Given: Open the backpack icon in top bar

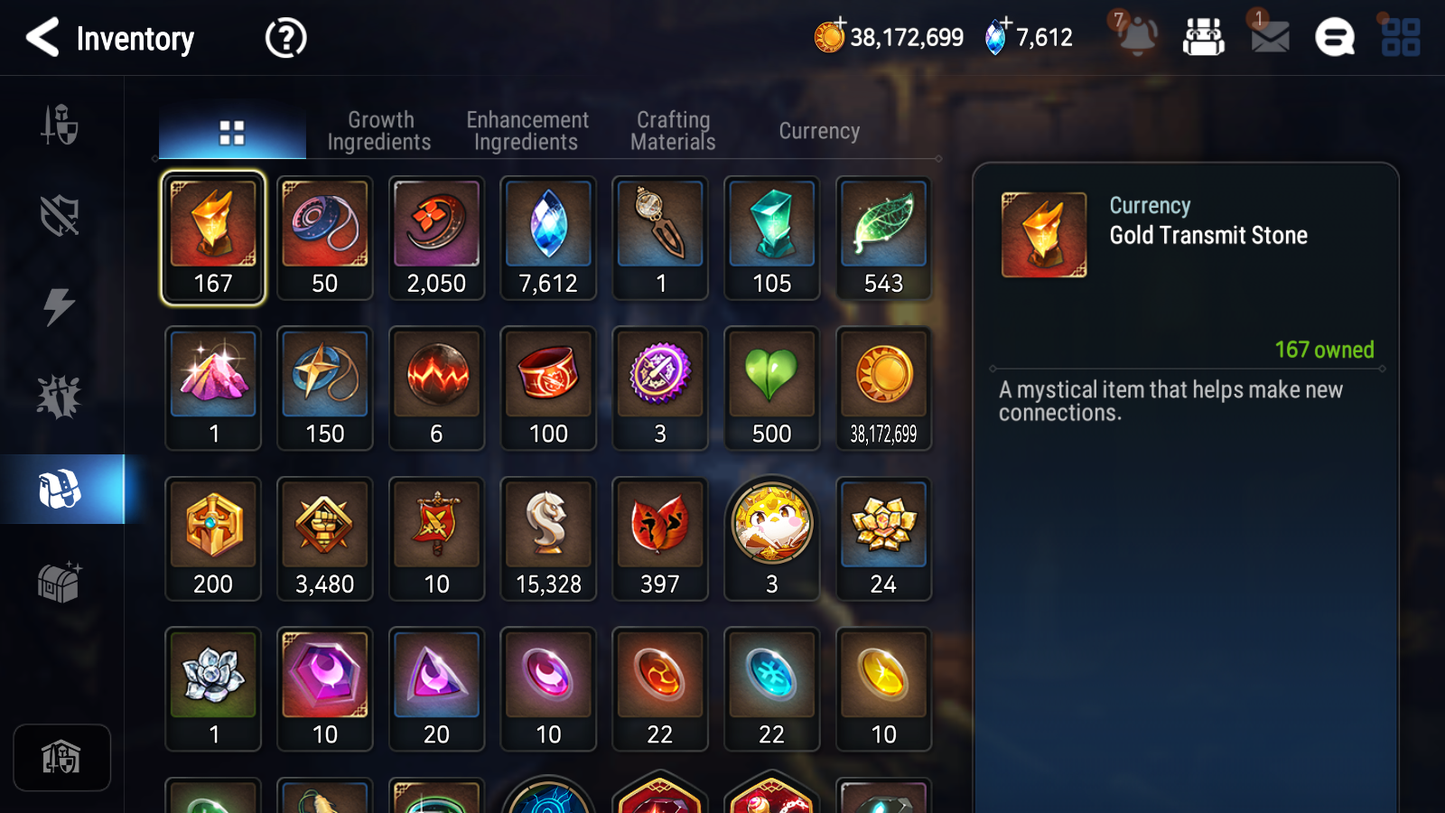Looking at the screenshot, I should [x=1203, y=36].
